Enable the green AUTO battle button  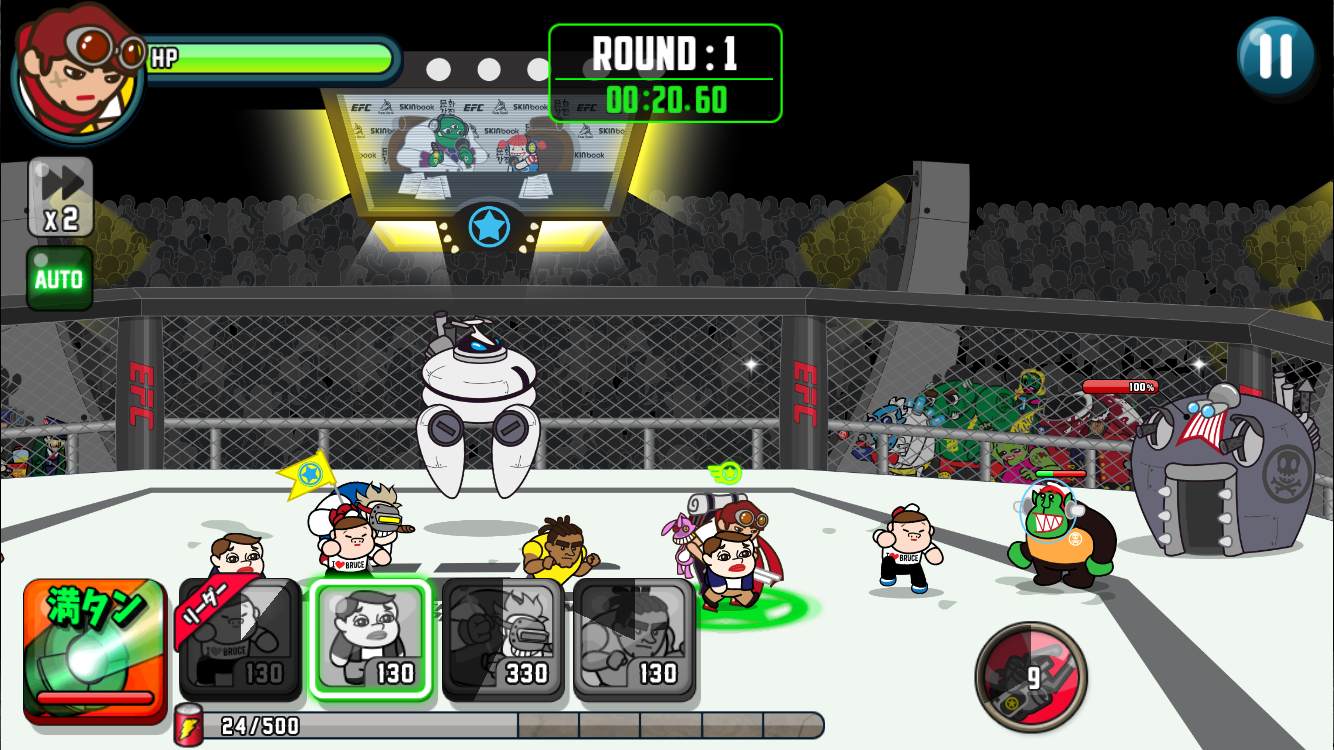click(x=60, y=279)
